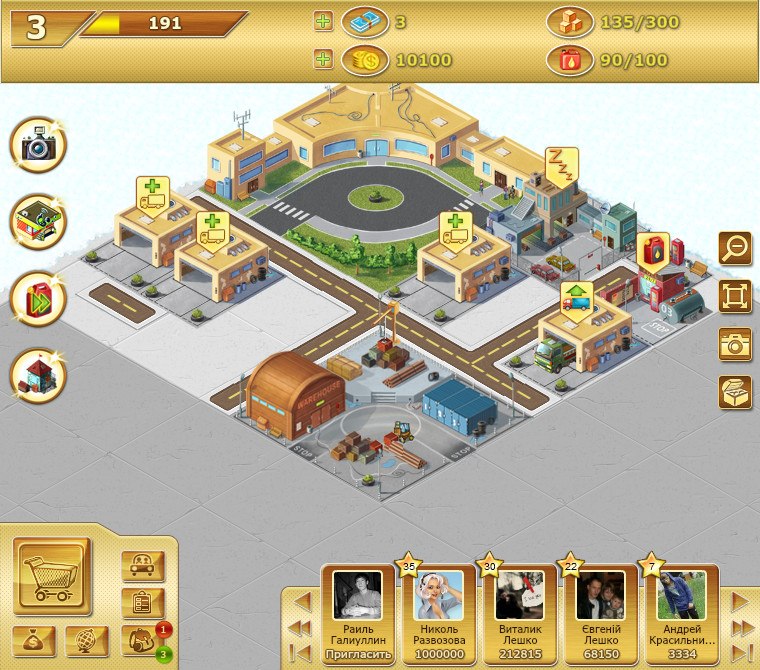Add more cash with the plus button

tap(323, 21)
